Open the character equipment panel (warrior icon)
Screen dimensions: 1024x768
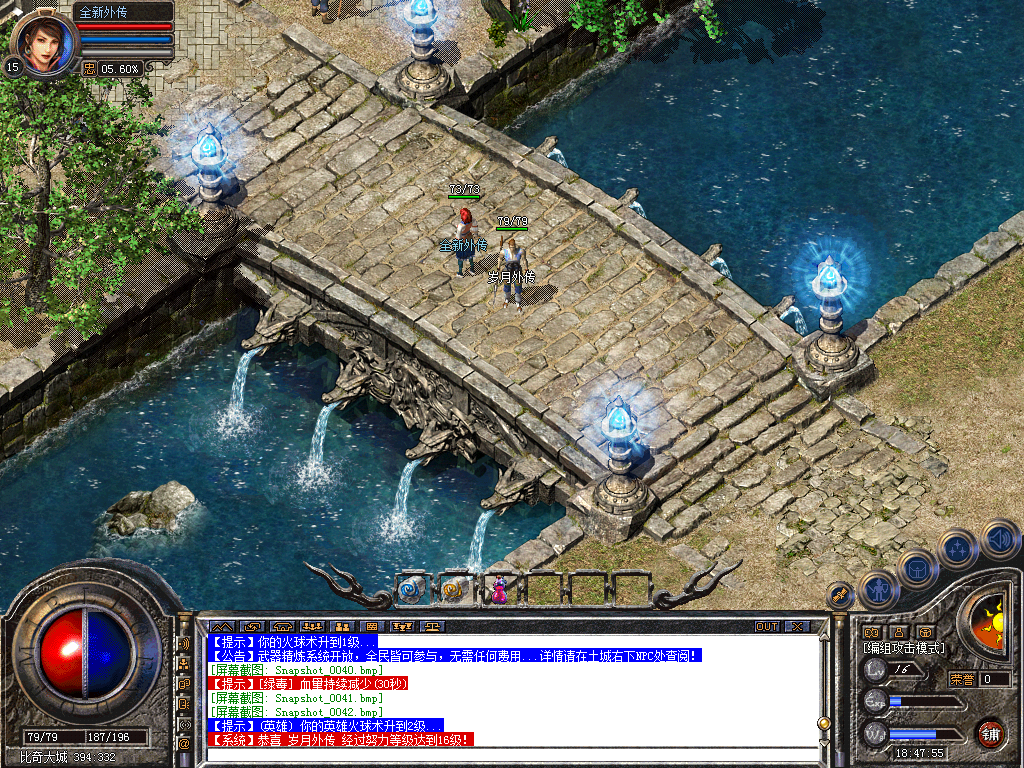878,589
